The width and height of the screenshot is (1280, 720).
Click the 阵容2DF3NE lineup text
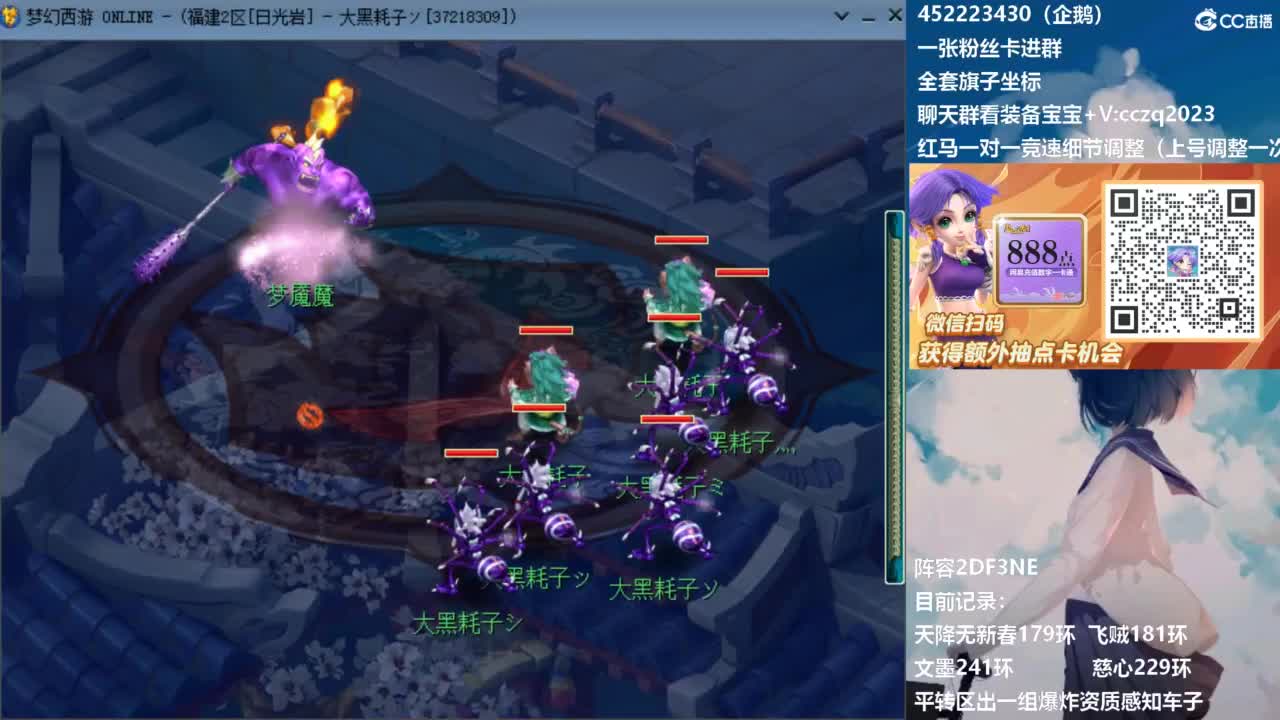pyautogui.click(x=975, y=566)
